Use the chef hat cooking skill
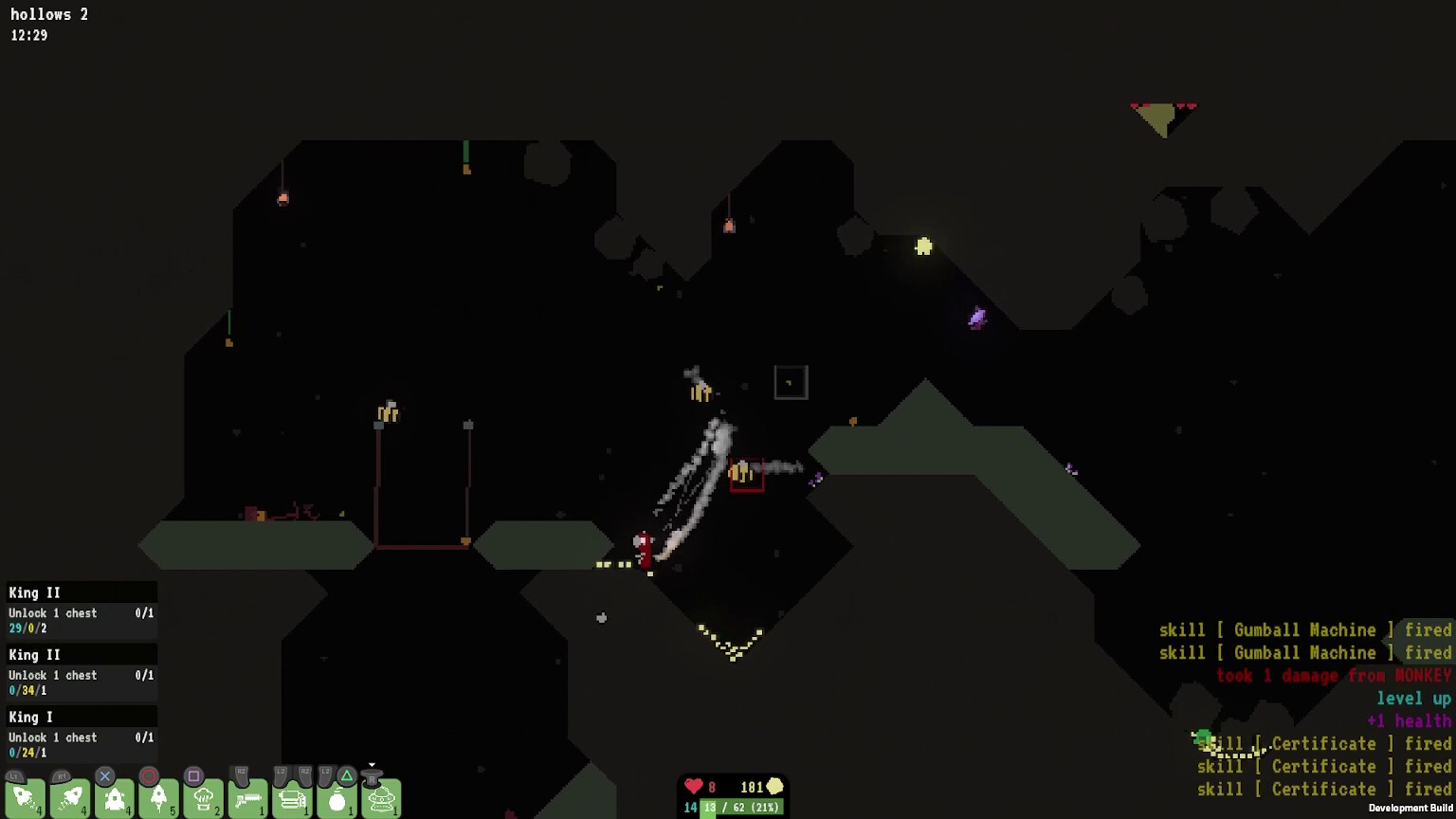 [204, 799]
